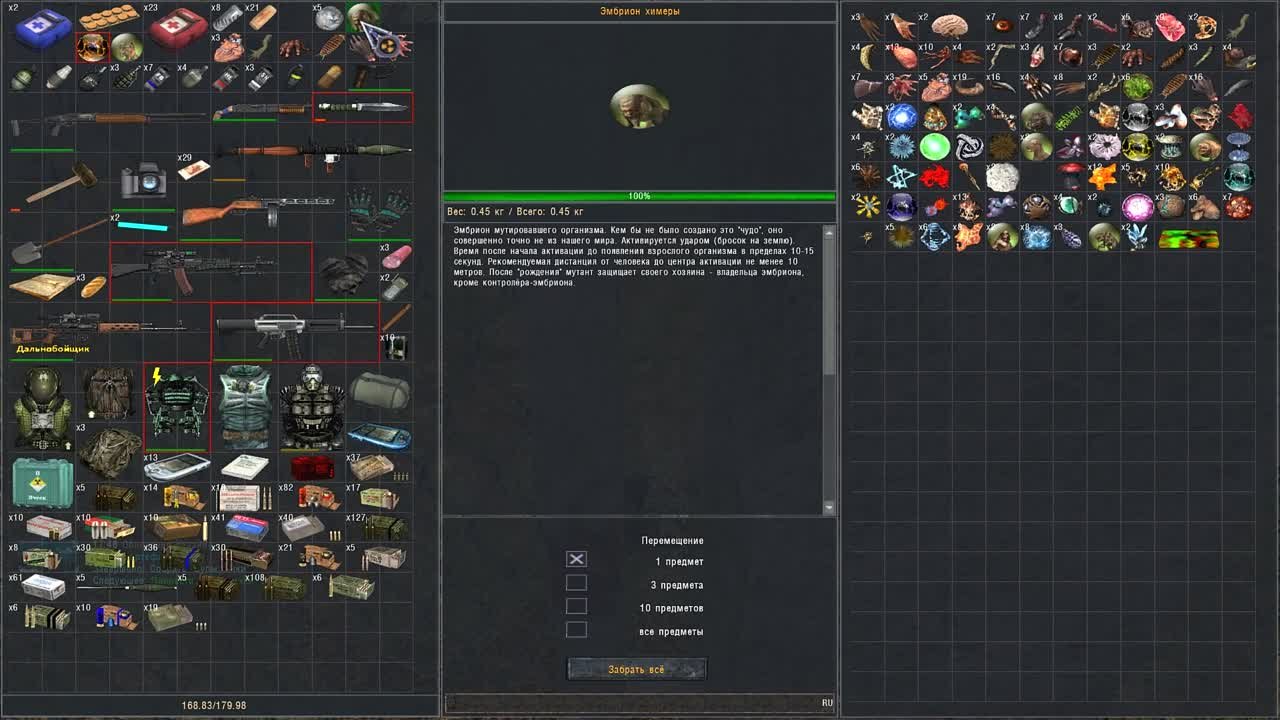Click the green 100% condition bar
The width and height of the screenshot is (1280, 720).
pos(640,196)
